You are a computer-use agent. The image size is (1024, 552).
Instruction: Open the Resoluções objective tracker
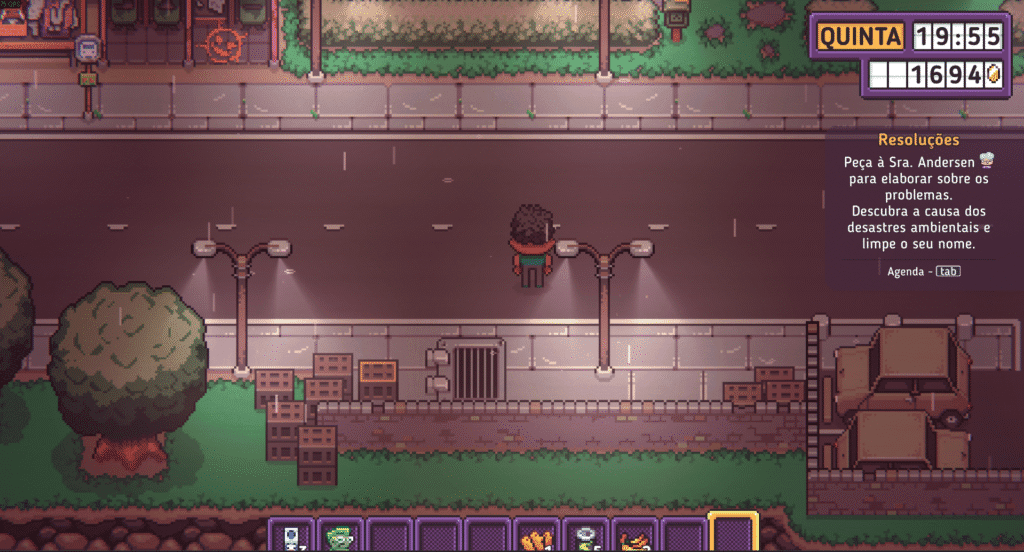(918, 141)
